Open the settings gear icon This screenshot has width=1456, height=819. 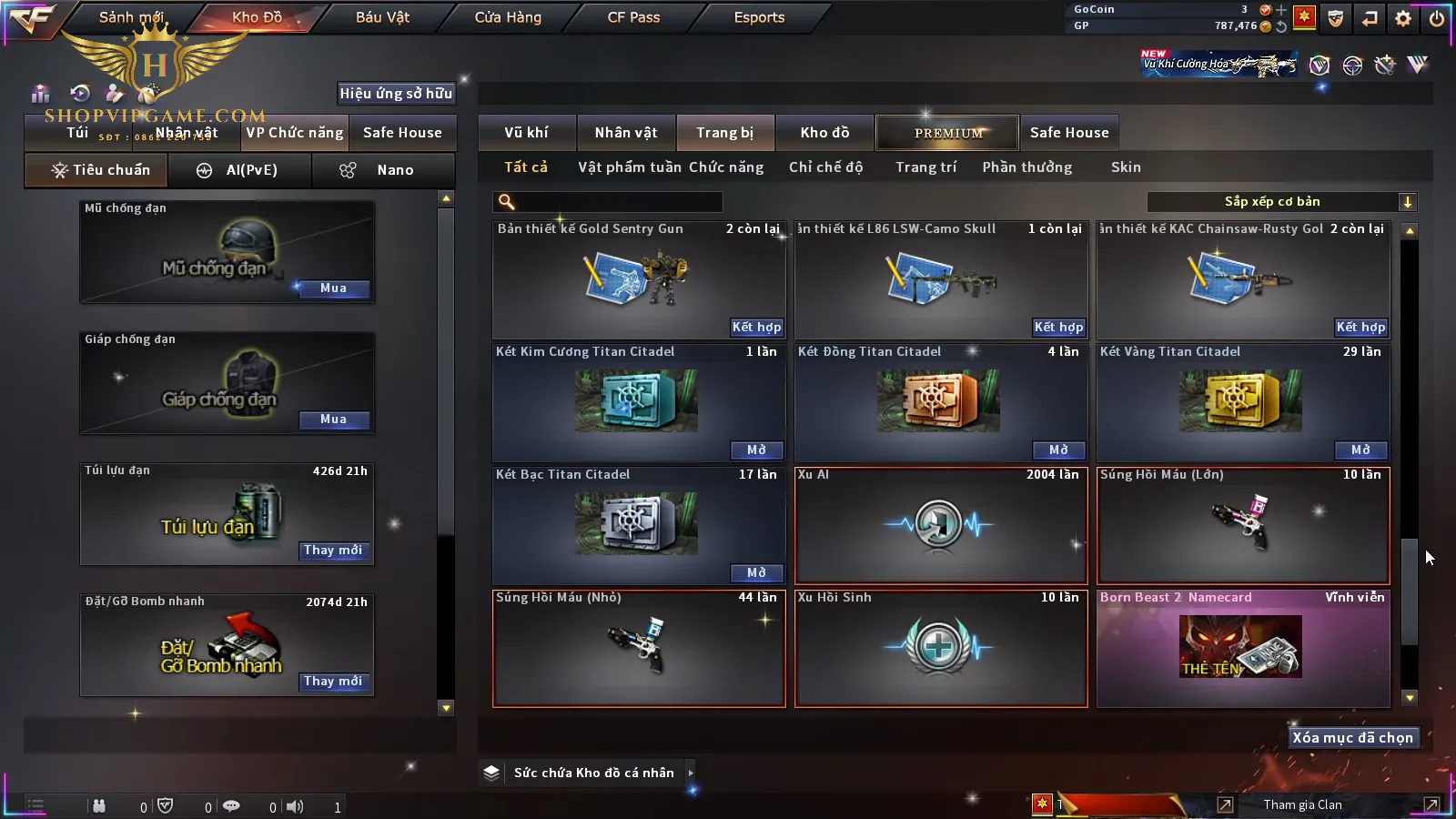[x=1403, y=18]
